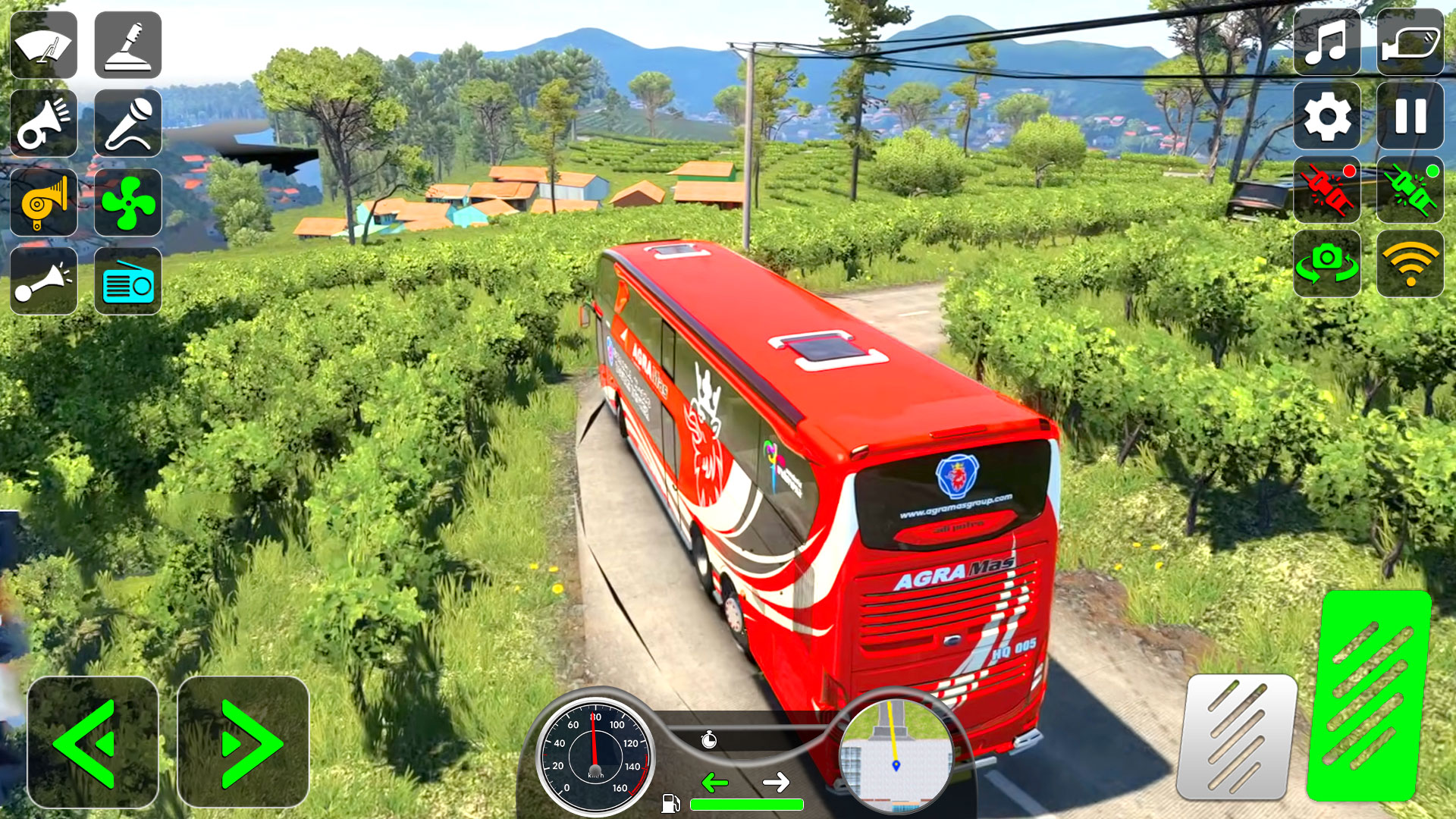Switch the camera view

click(x=1326, y=263)
